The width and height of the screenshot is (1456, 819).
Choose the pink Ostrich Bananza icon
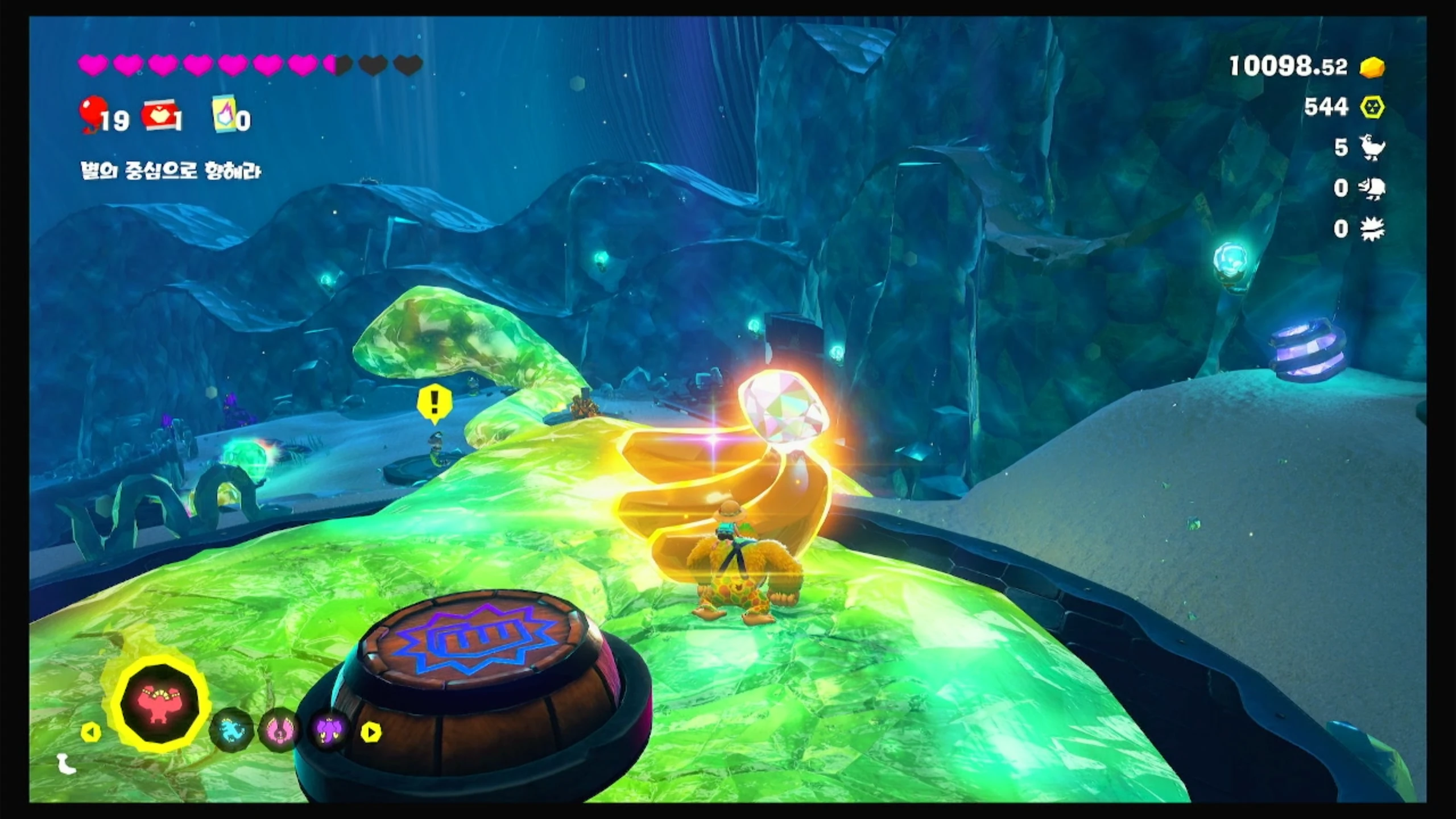(279, 730)
